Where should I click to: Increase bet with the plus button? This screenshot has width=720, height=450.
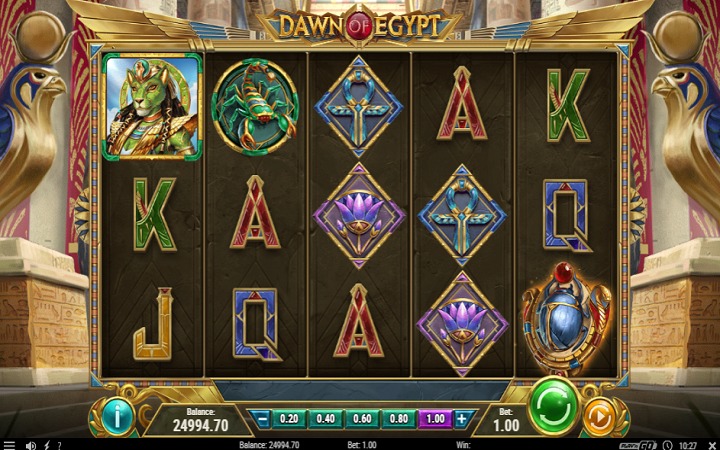coord(461,419)
